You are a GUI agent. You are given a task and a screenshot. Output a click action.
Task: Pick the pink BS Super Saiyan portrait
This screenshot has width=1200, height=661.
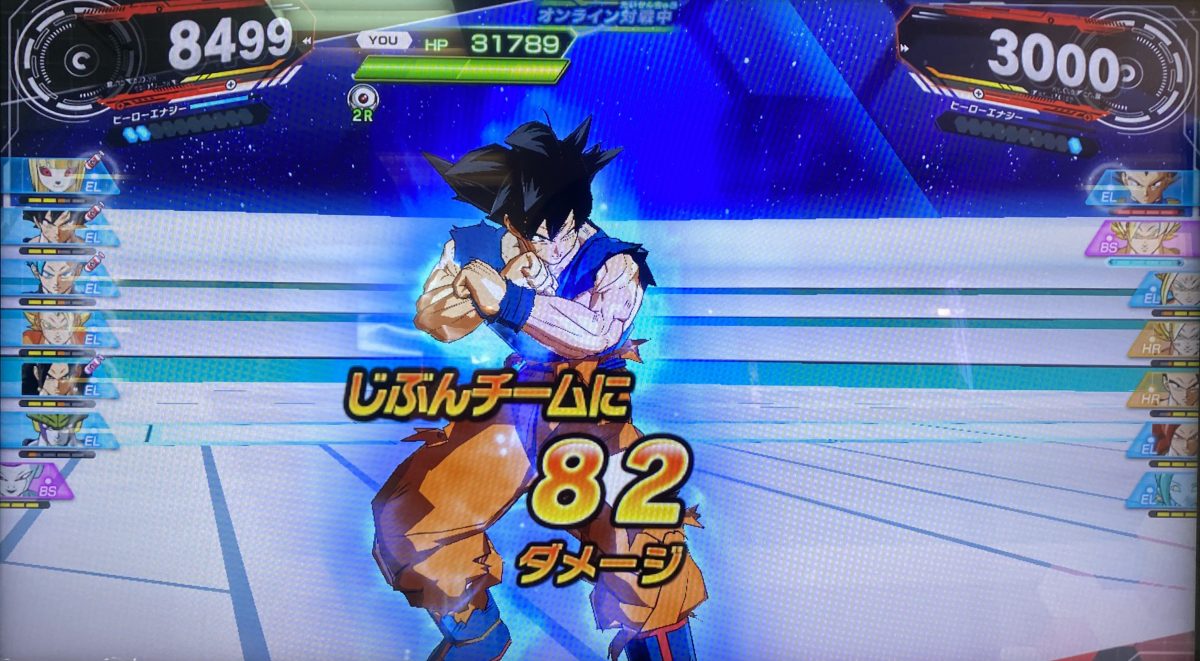(1150, 238)
